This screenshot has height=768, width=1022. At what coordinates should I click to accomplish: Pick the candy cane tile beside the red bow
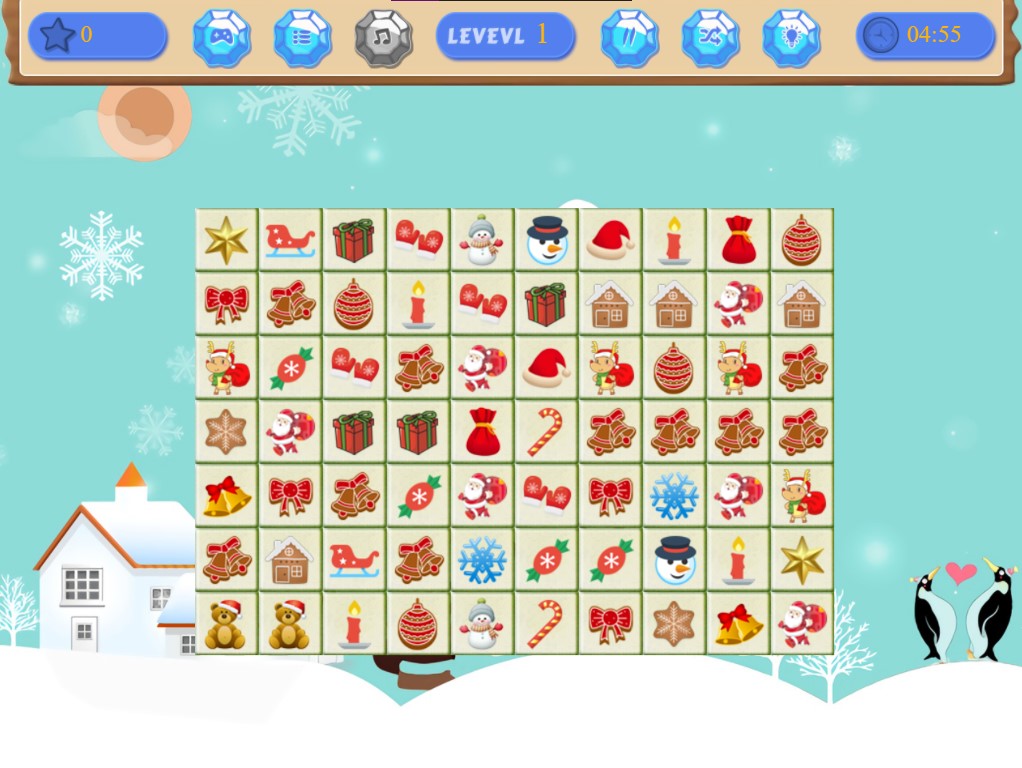(x=546, y=624)
